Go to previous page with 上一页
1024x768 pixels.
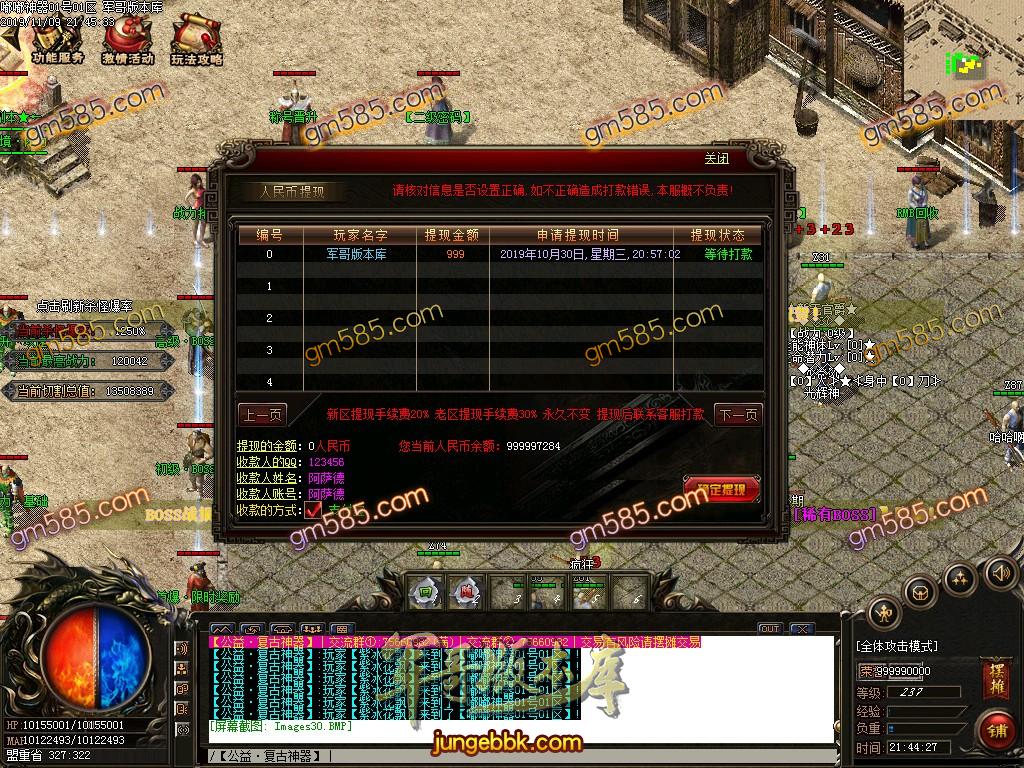point(262,415)
